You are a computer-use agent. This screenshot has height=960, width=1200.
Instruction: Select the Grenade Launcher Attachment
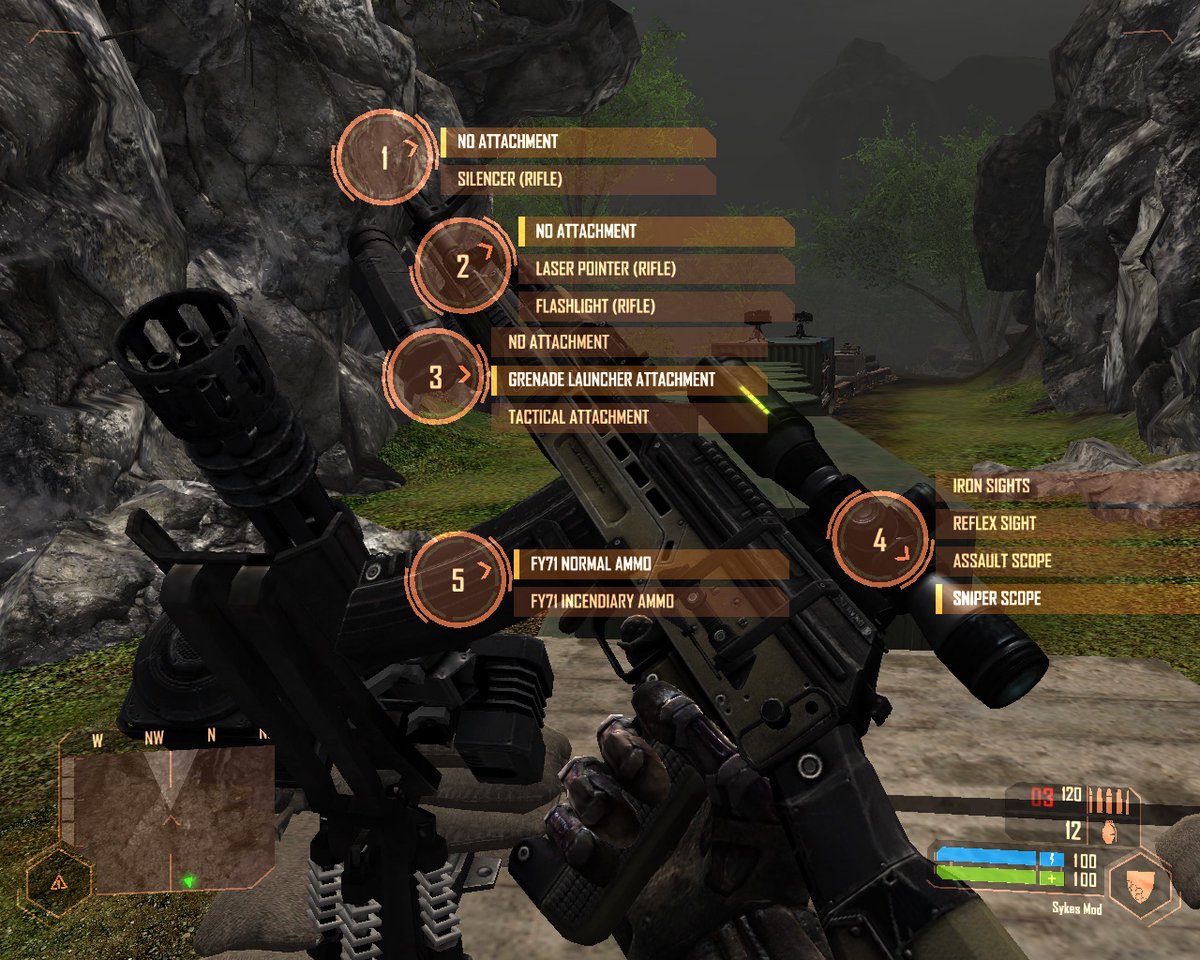[x=629, y=380]
